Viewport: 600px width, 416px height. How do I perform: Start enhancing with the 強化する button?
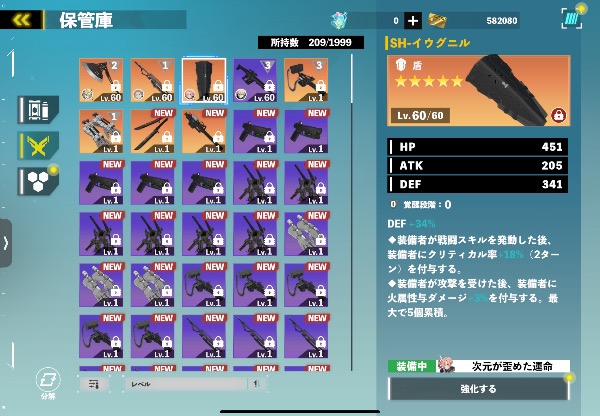coord(478,389)
